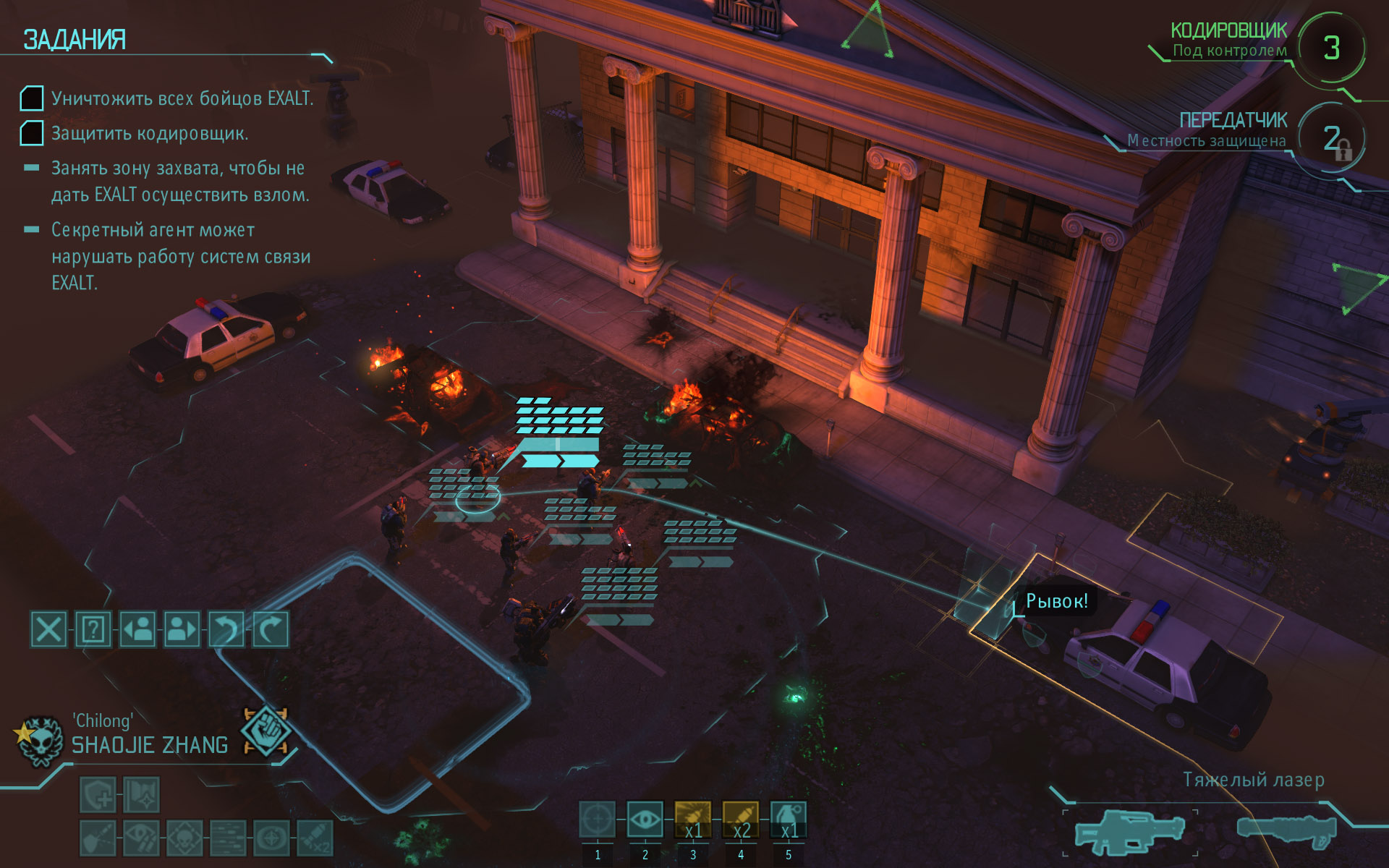Select the previous soldier
This screenshot has height=868, width=1389.
(137, 629)
